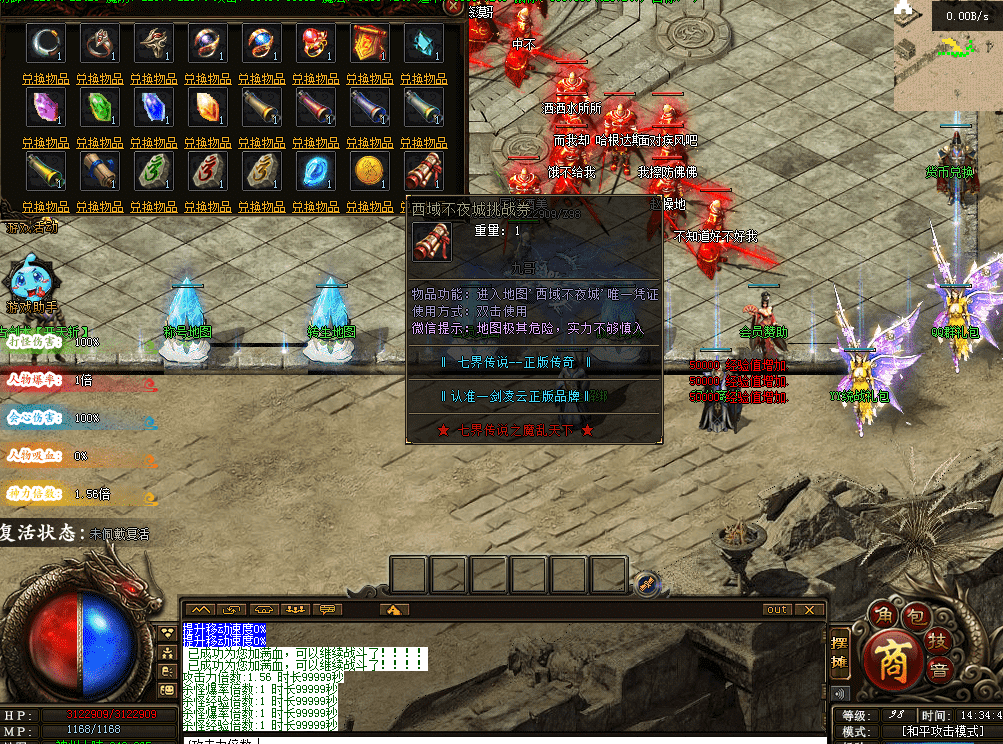Open the 包 bag inventory
The image size is (1003, 744).
tap(918, 614)
